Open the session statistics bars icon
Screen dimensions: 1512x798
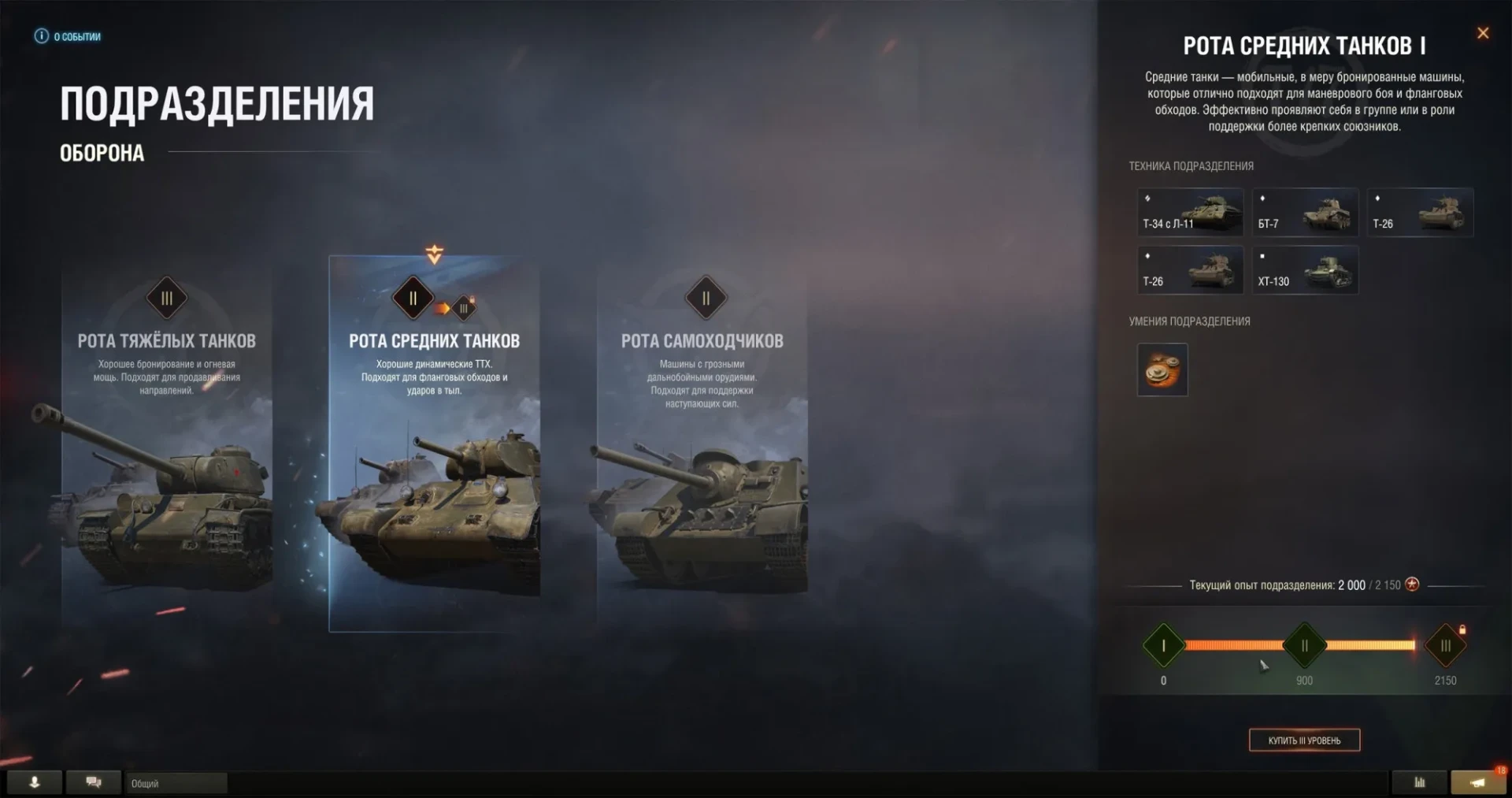[1419, 782]
